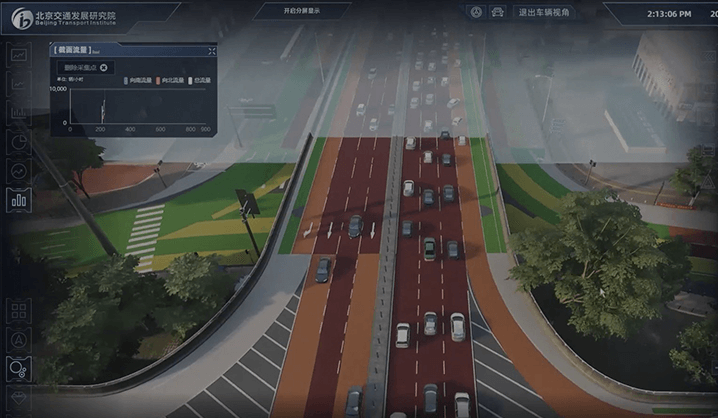Click the car icon in top bar
The height and width of the screenshot is (418, 718).
click(496, 12)
